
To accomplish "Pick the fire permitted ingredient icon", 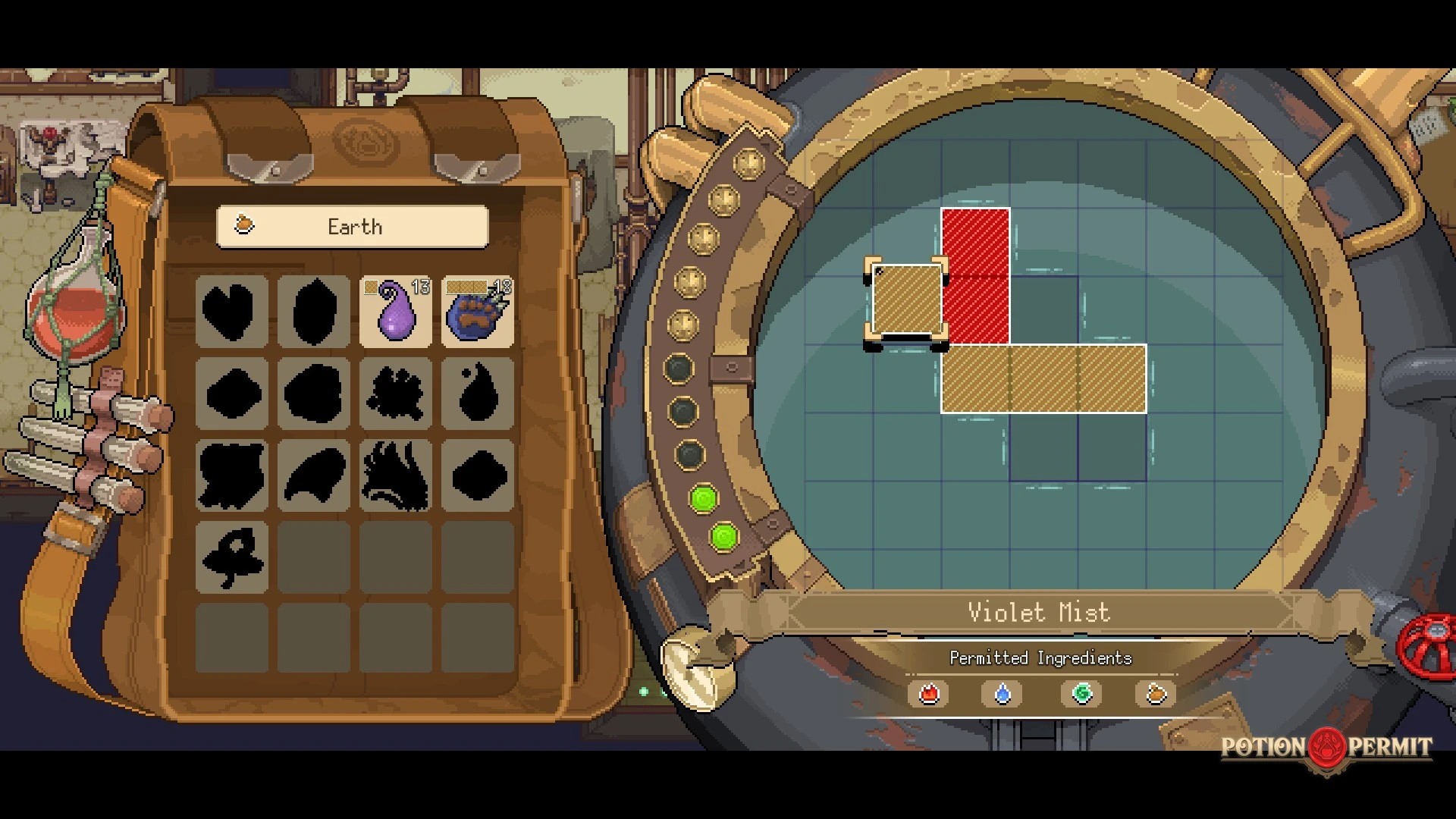I will [x=929, y=694].
